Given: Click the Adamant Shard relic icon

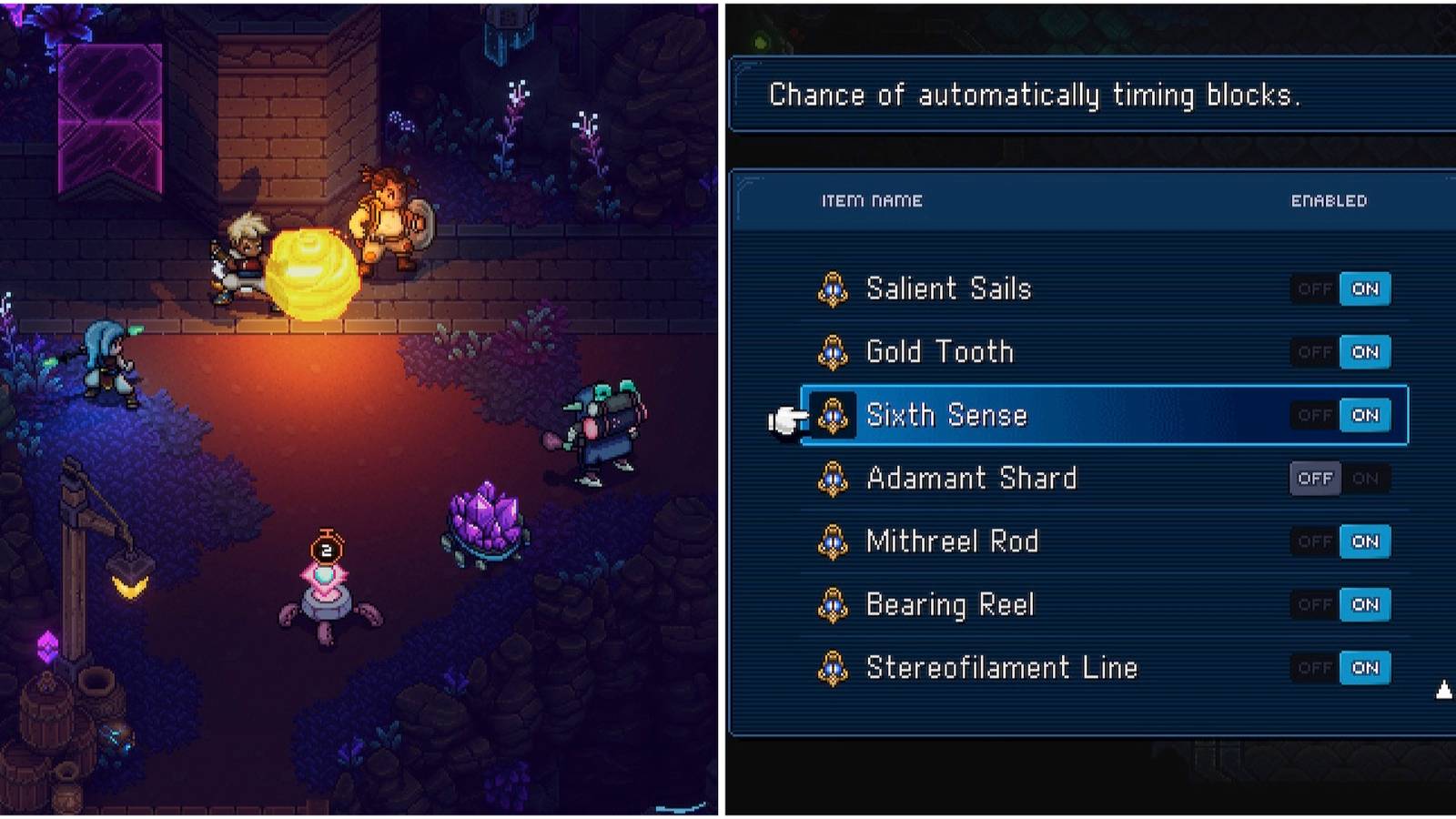Looking at the screenshot, I should tap(832, 478).
